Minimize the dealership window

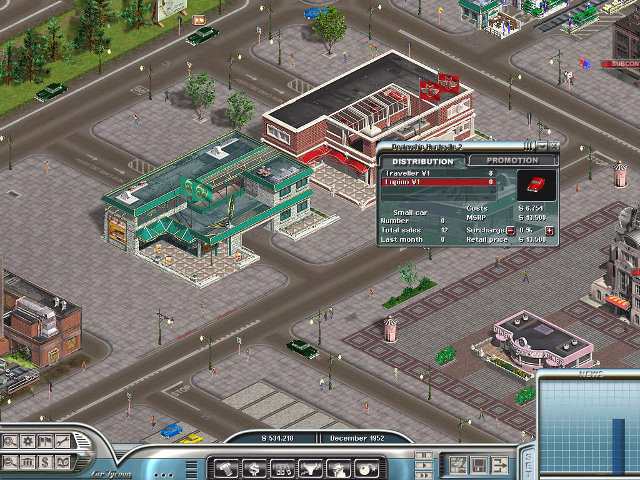(x=541, y=146)
